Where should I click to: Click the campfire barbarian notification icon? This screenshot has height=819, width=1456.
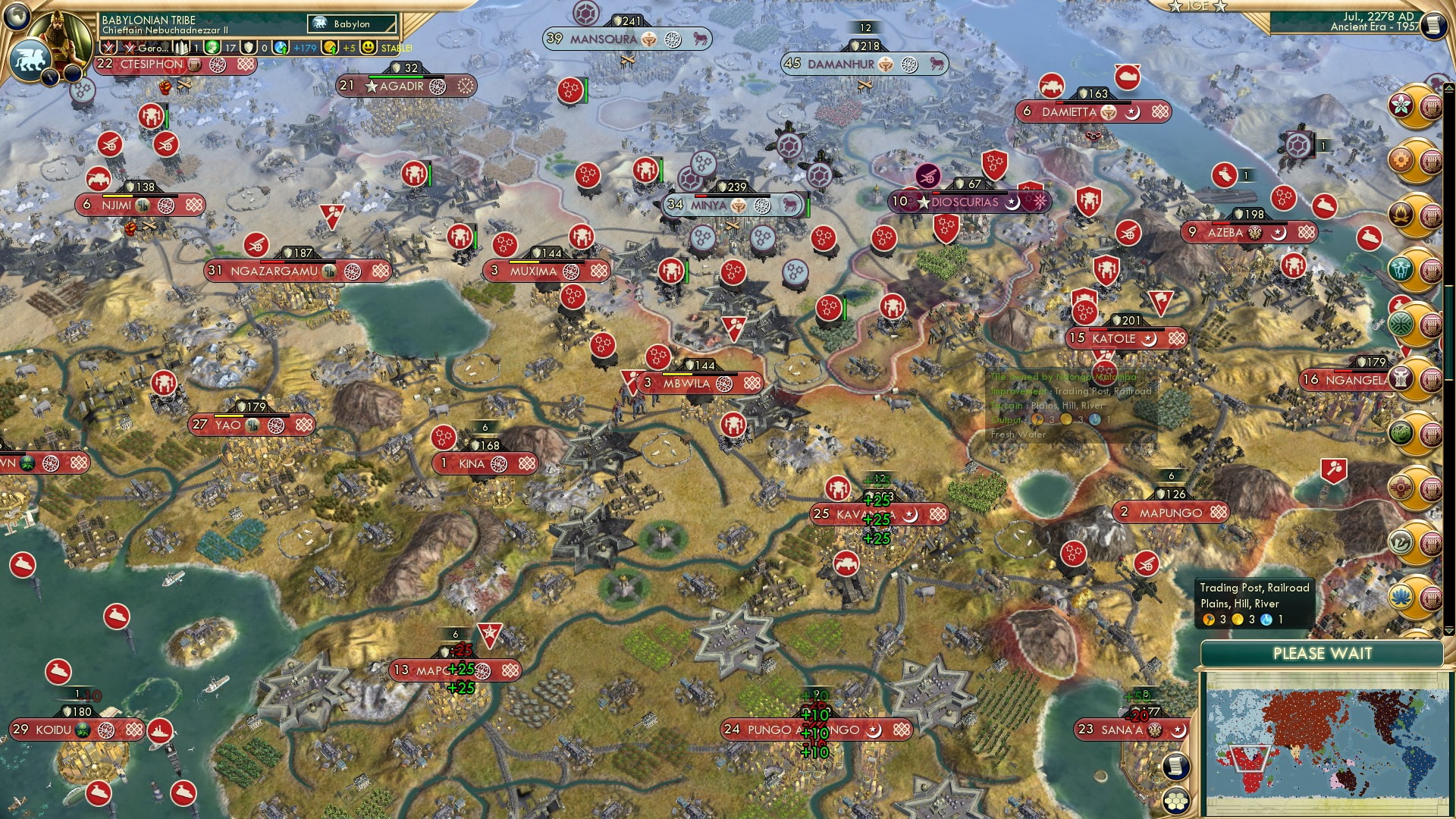(1399, 212)
